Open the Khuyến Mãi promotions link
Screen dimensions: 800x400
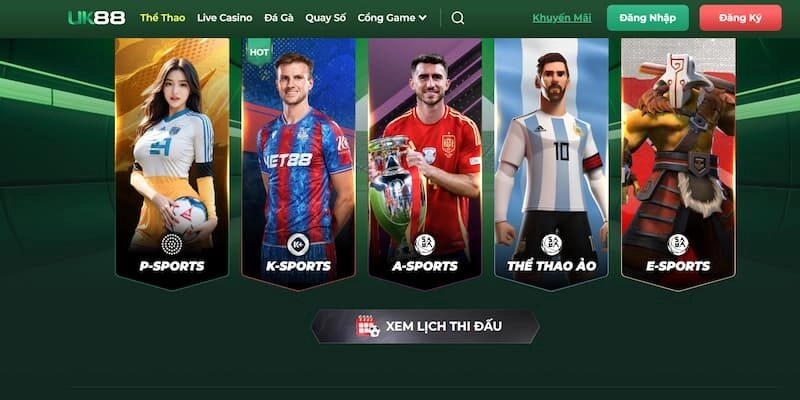[562, 18]
